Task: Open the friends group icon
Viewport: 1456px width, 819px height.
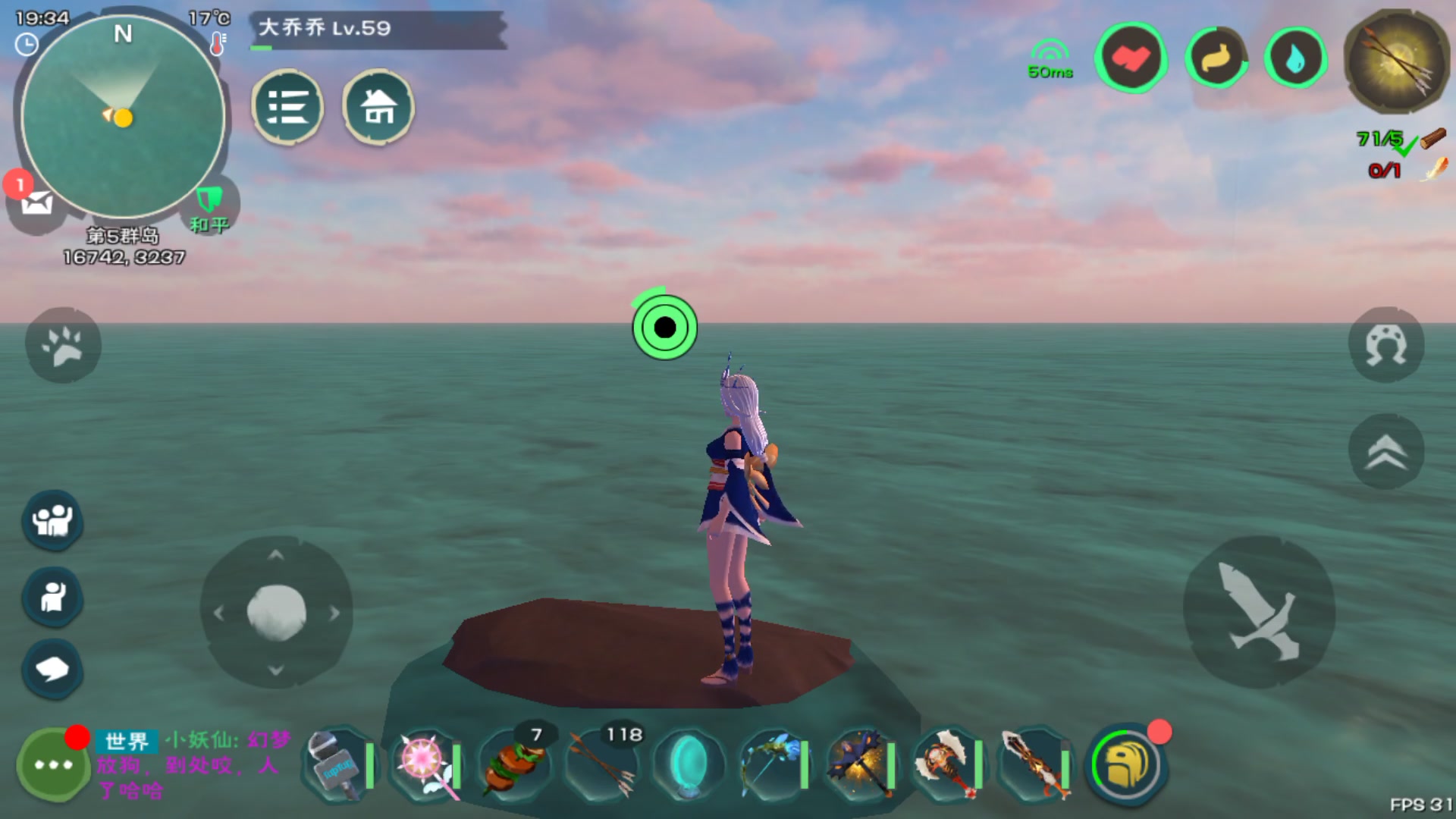Action: click(52, 520)
